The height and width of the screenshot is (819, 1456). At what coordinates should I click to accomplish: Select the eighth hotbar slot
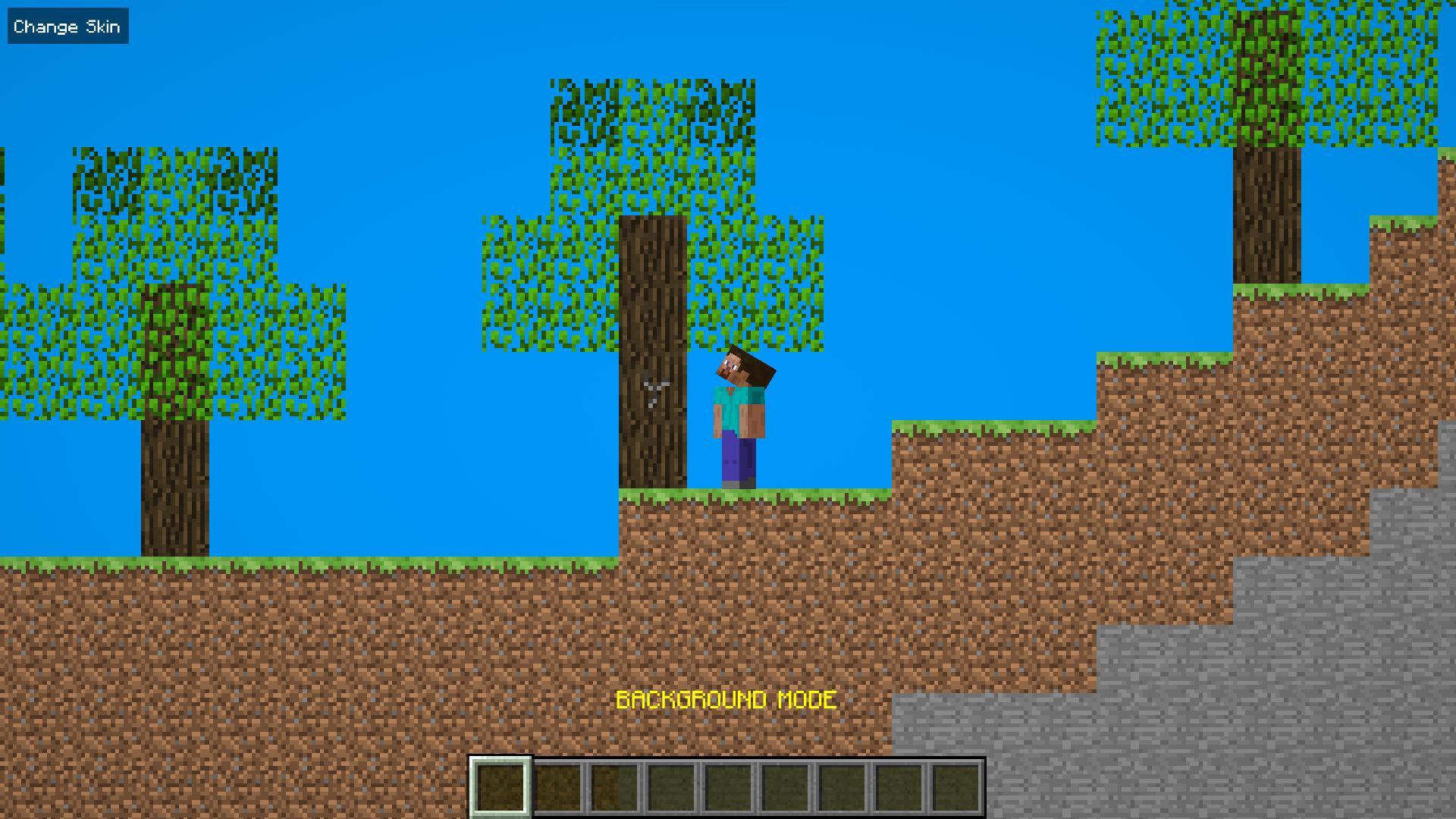point(899,788)
